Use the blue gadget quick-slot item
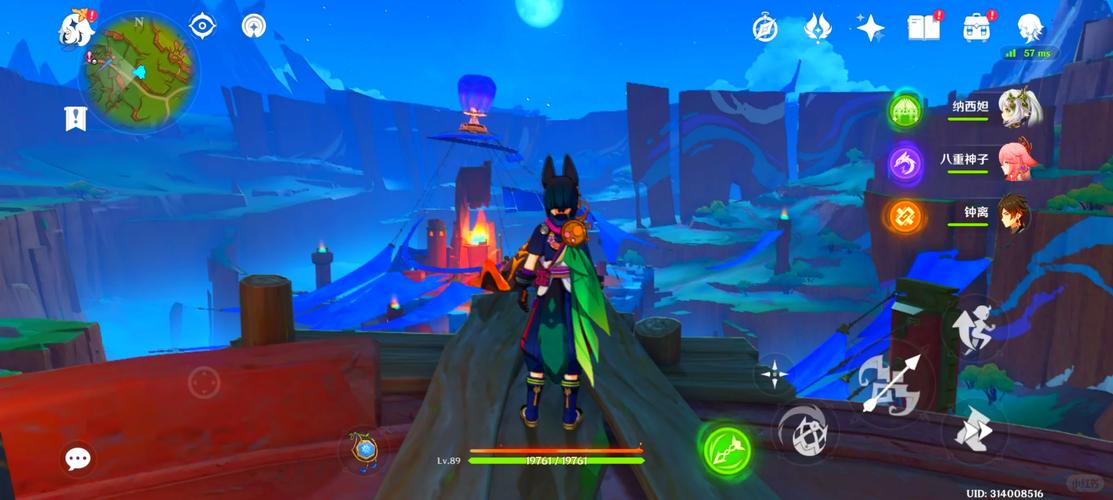 [364, 451]
